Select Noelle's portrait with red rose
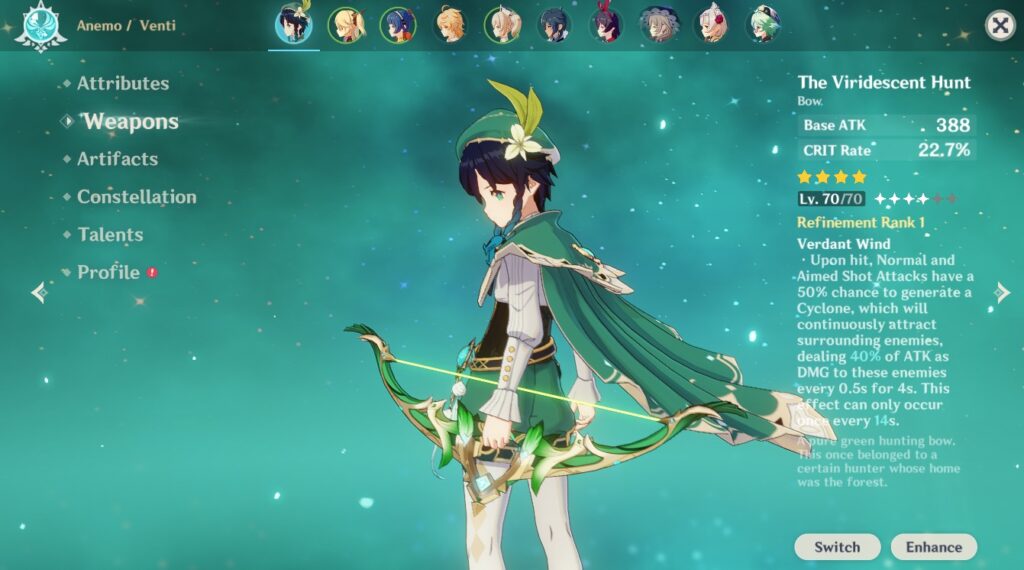1024x570 pixels. coord(711,25)
